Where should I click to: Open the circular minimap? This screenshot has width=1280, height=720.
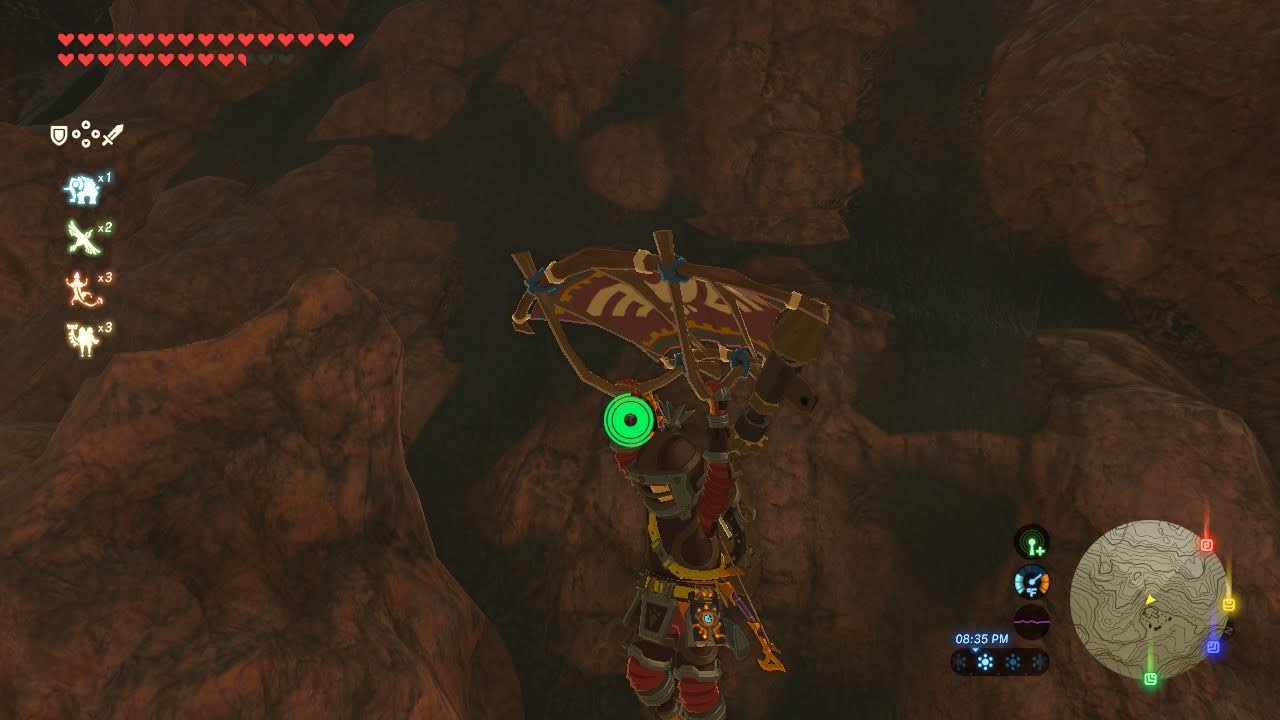click(1148, 599)
